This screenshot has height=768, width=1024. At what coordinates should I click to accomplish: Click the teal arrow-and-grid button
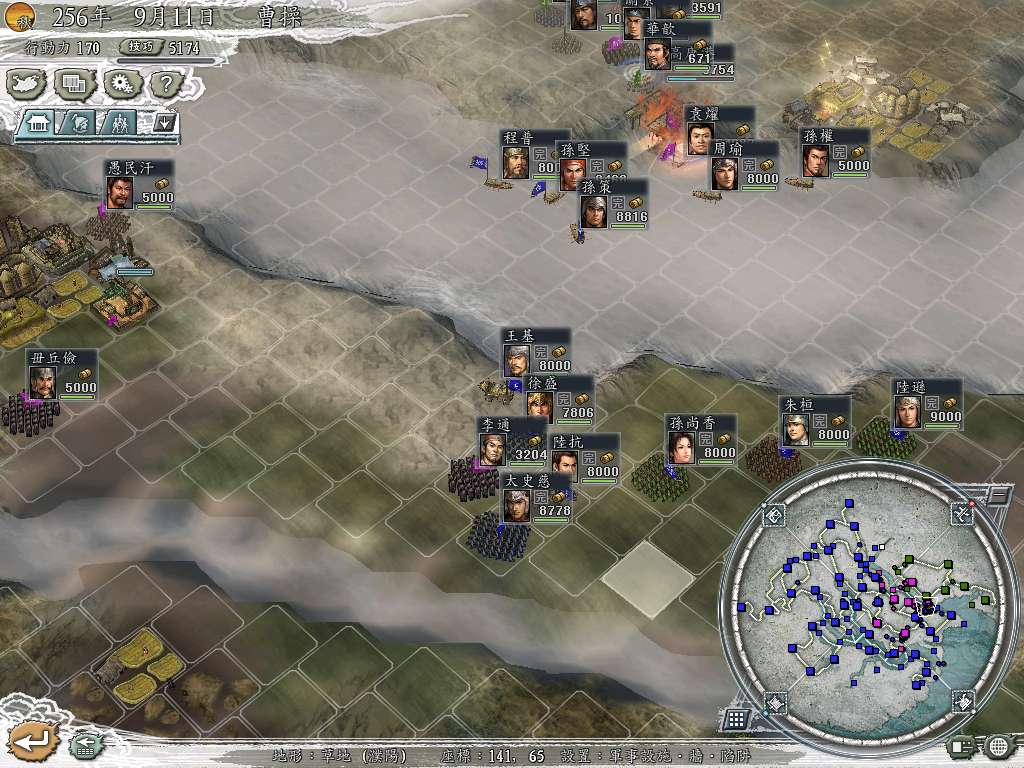(86, 743)
